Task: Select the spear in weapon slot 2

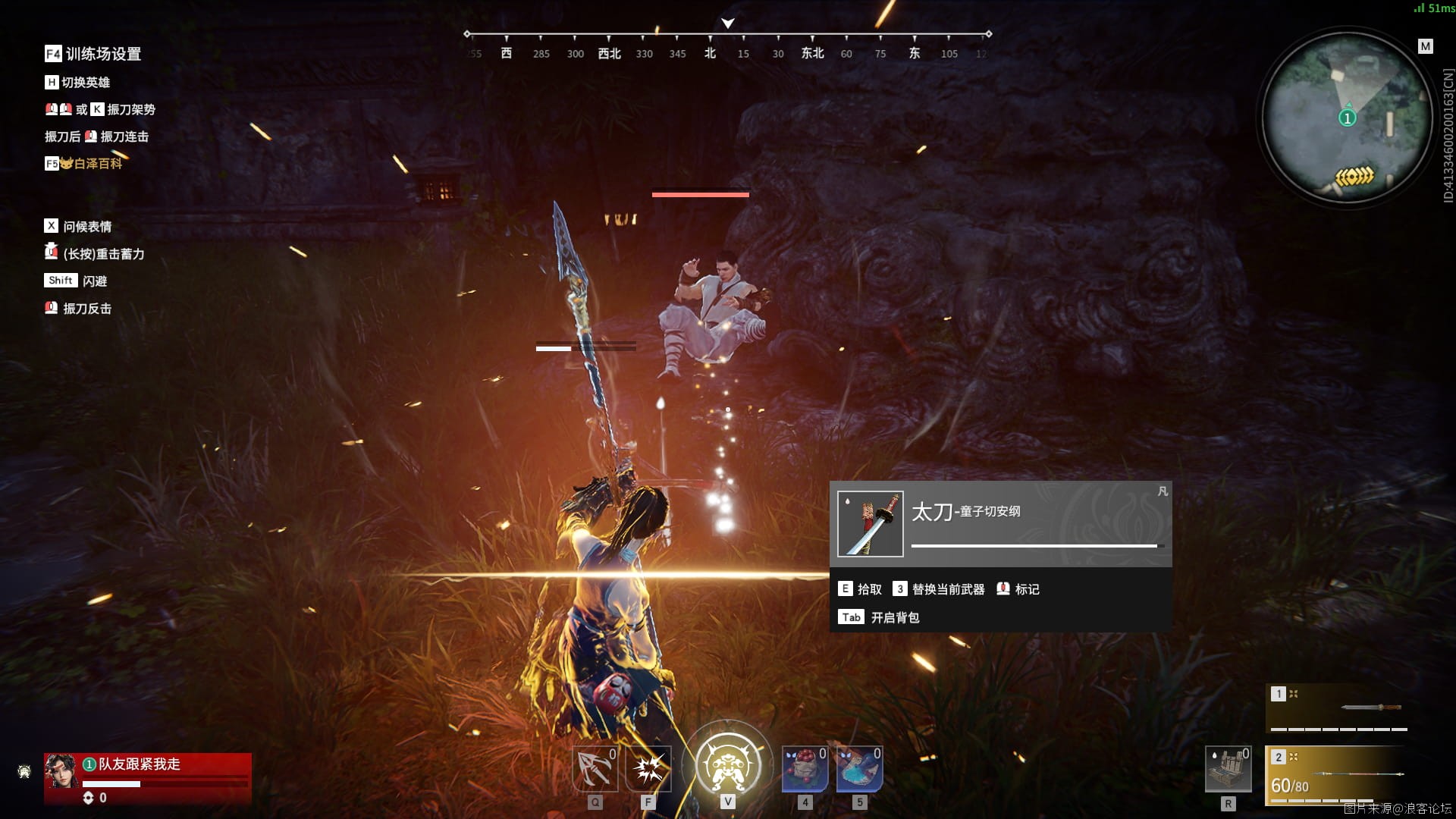Action: (x=1338, y=775)
